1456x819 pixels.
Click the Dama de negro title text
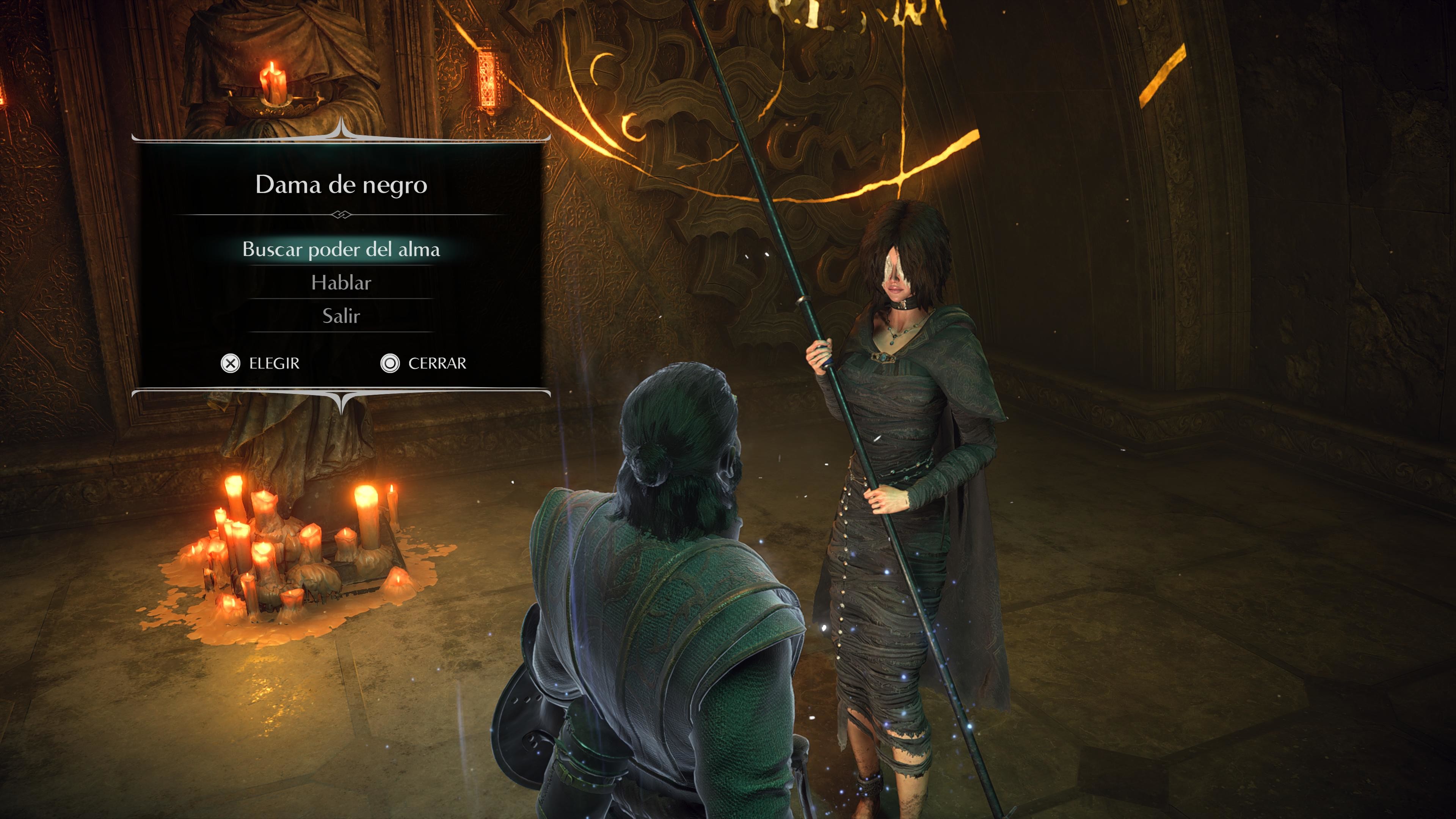tap(341, 185)
